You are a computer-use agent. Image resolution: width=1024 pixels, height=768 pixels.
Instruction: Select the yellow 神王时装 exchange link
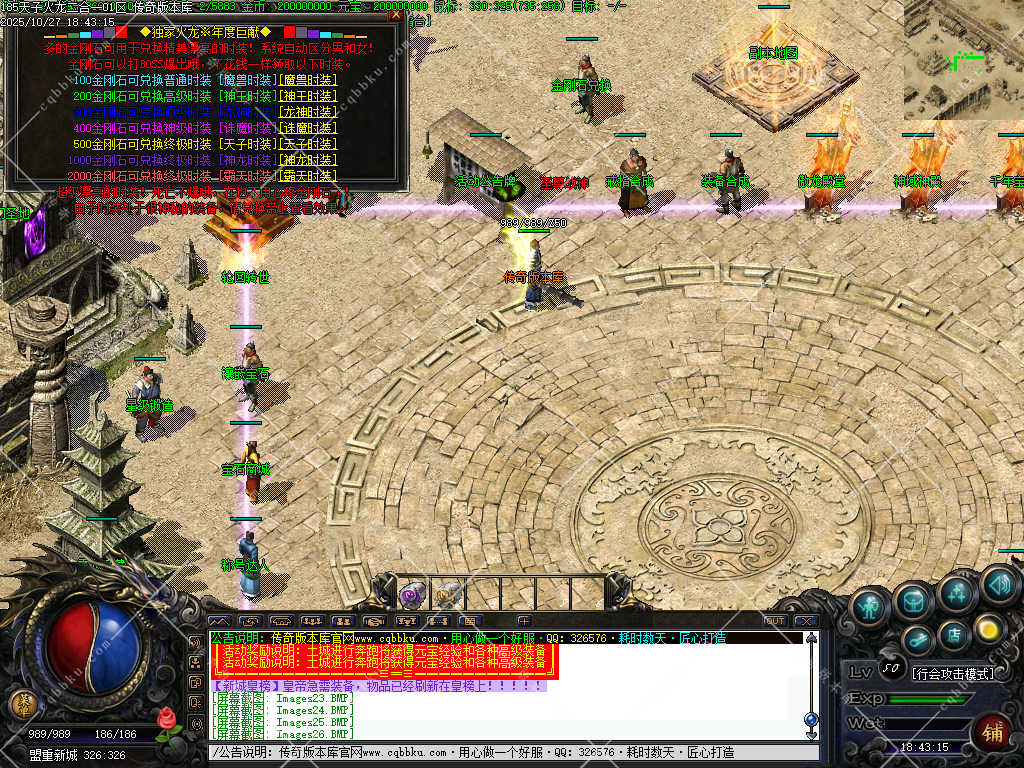tap(309, 96)
